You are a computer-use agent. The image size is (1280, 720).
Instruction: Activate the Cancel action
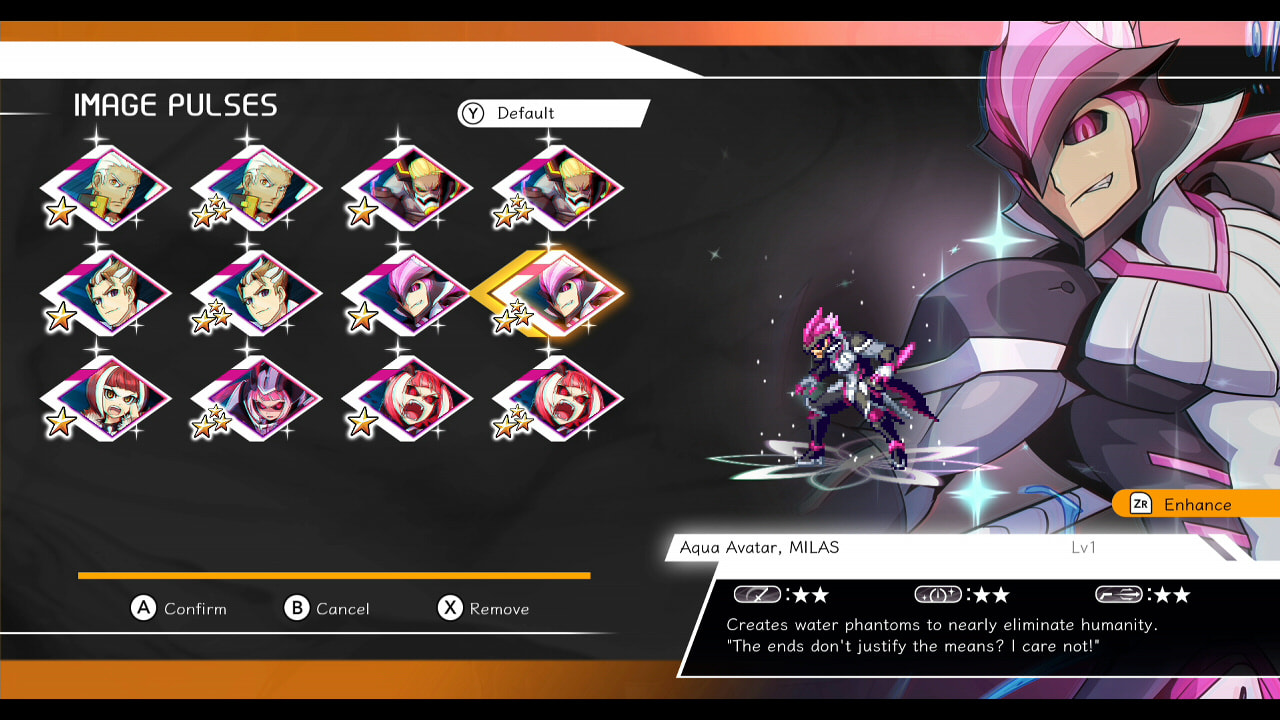coord(341,608)
